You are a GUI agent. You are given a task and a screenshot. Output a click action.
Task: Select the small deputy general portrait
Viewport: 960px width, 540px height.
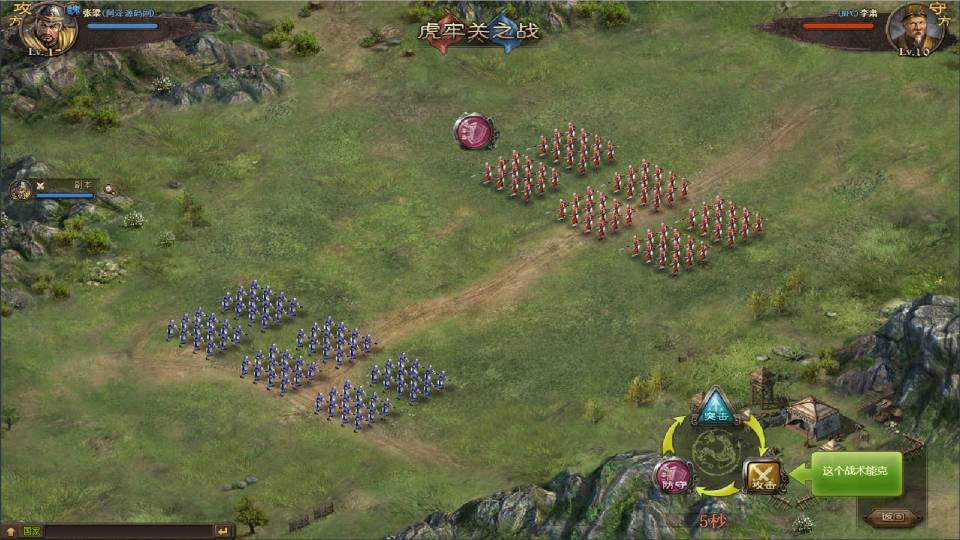pyautogui.click(x=21, y=190)
